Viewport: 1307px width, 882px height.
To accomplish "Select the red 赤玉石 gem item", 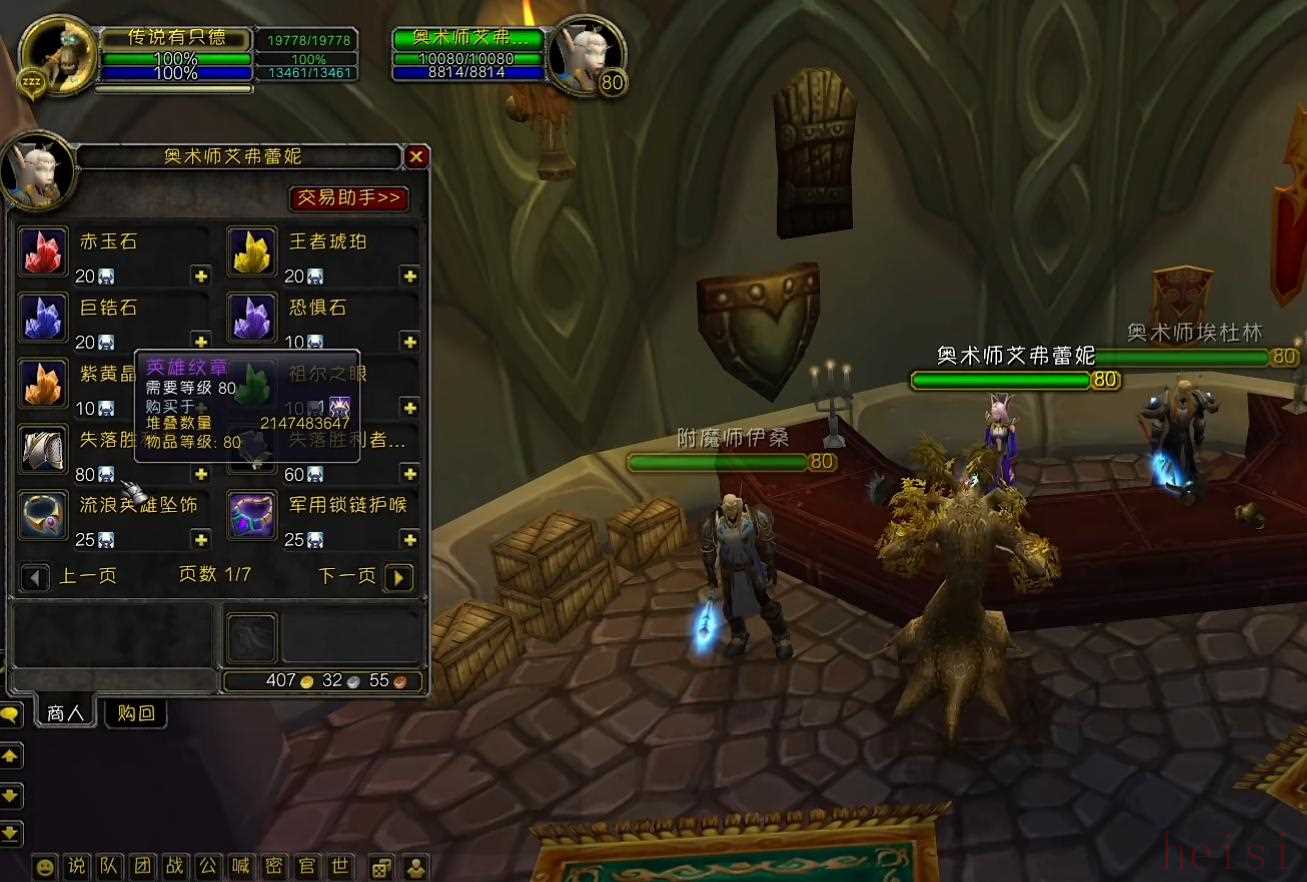I will pyautogui.click(x=43, y=252).
